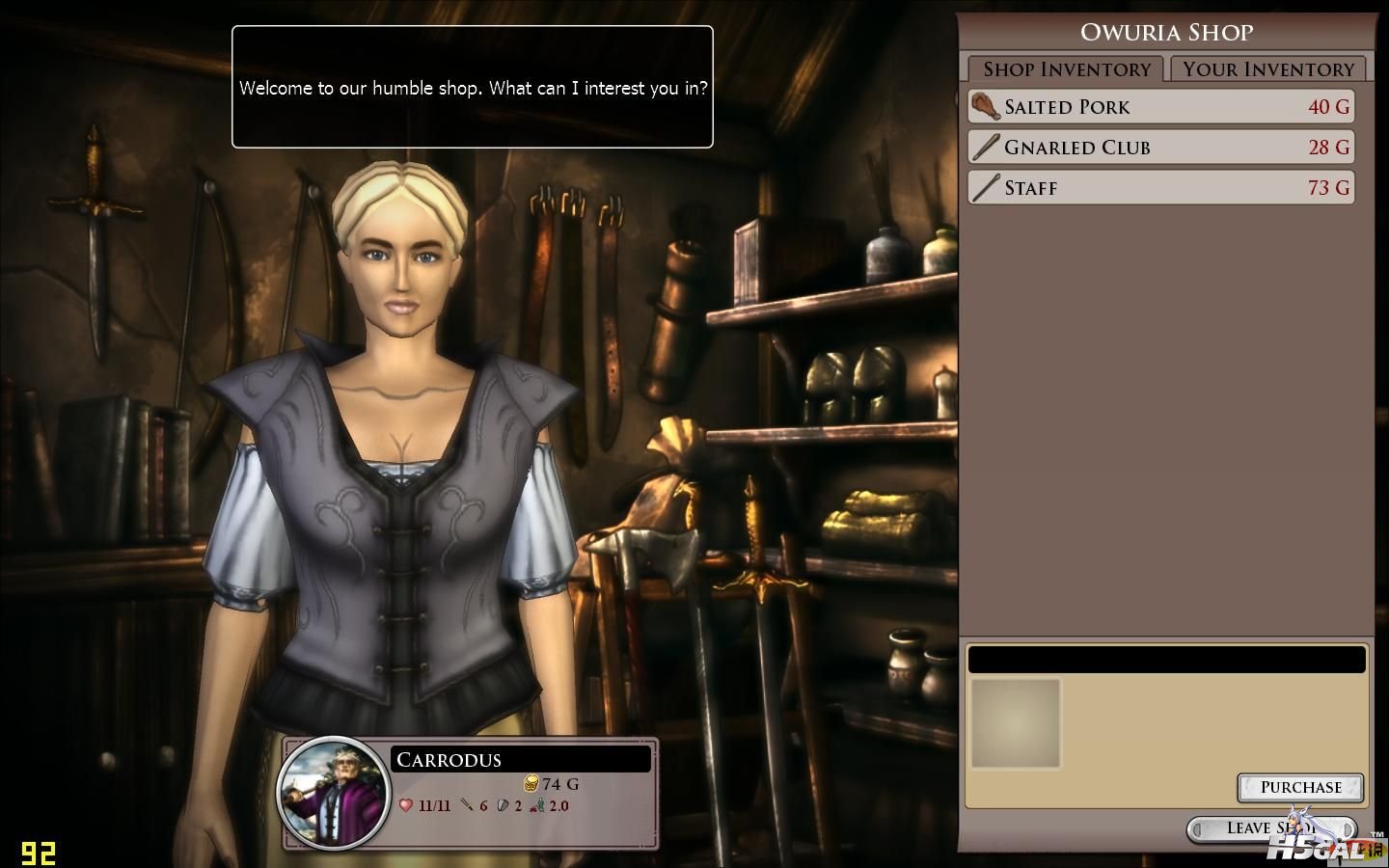
Task: Open the Your Inventory tab
Action: click(x=1267, y=69)
